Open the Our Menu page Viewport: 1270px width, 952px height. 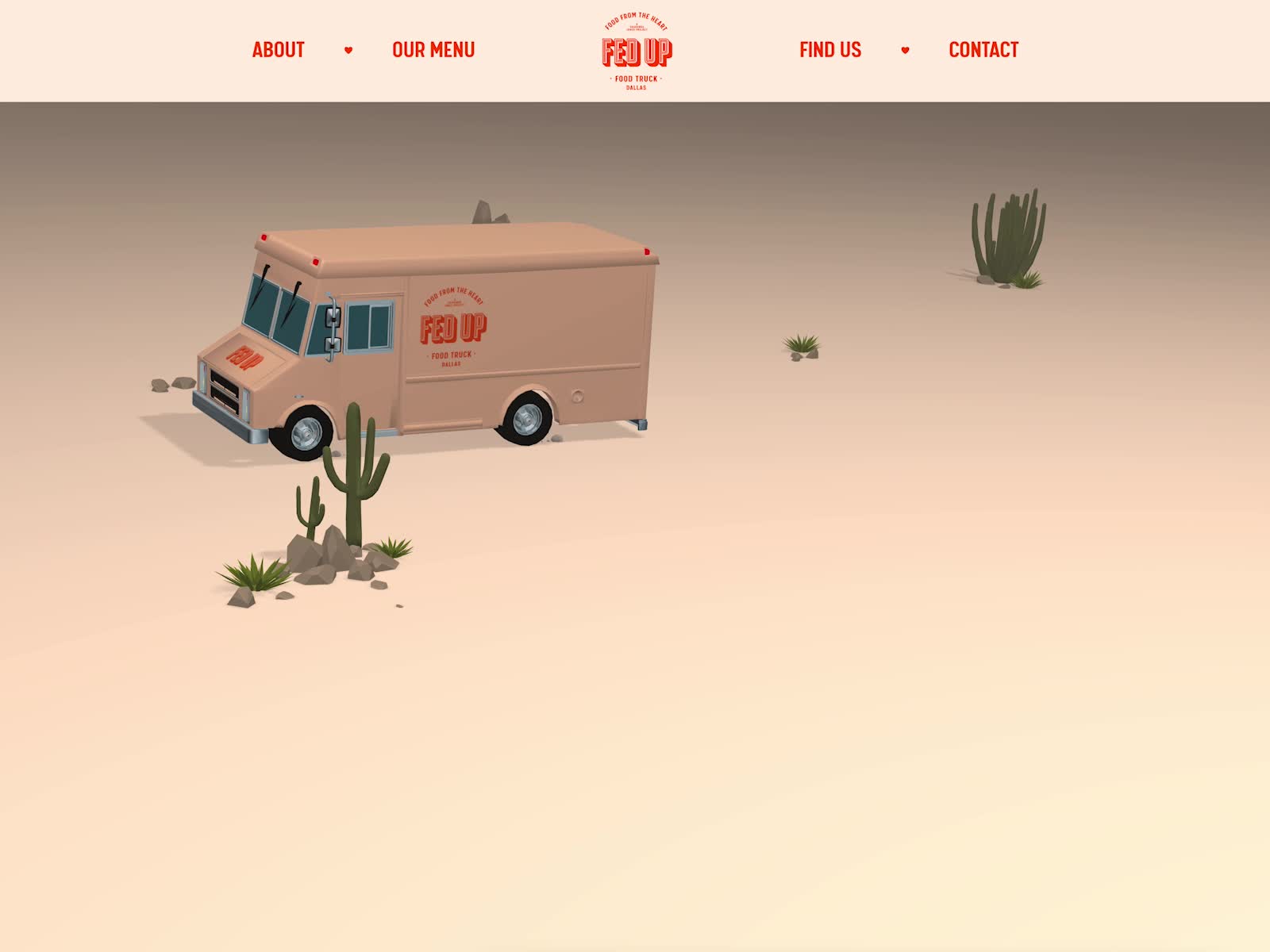click(432, 49)
